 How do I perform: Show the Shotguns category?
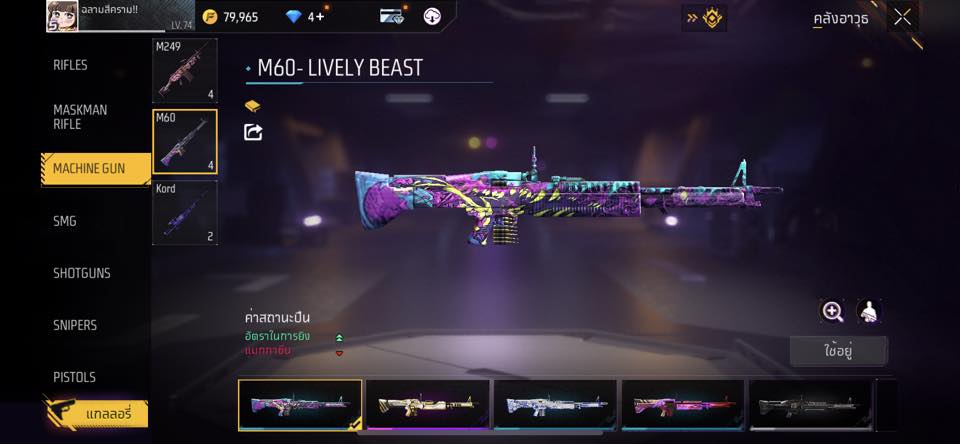tap(82, 273)
